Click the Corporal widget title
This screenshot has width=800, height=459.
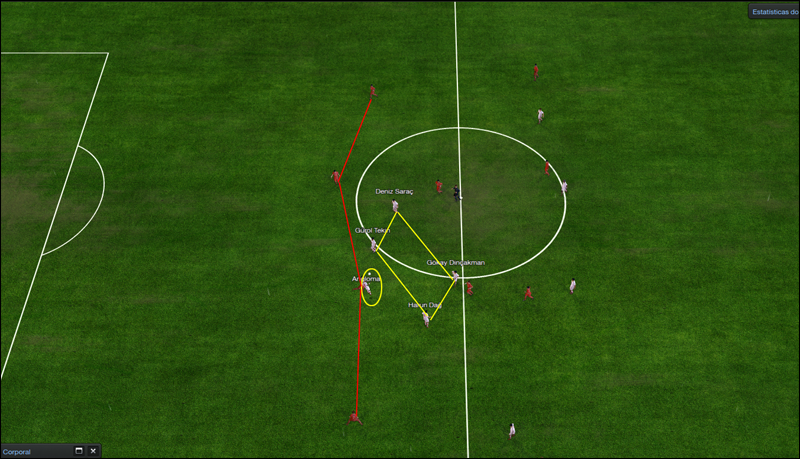point(17,452)
